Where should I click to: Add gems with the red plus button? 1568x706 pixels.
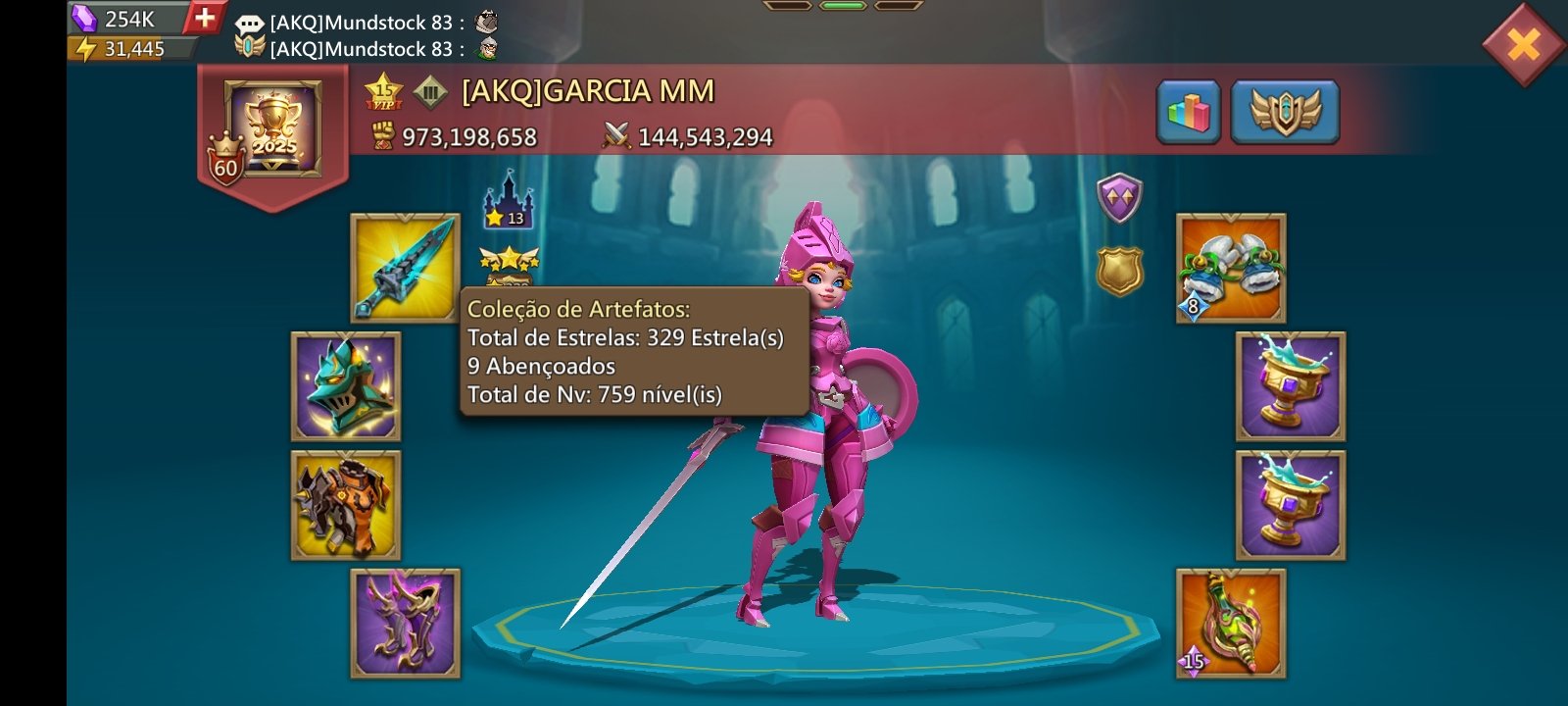coord(205,18)
